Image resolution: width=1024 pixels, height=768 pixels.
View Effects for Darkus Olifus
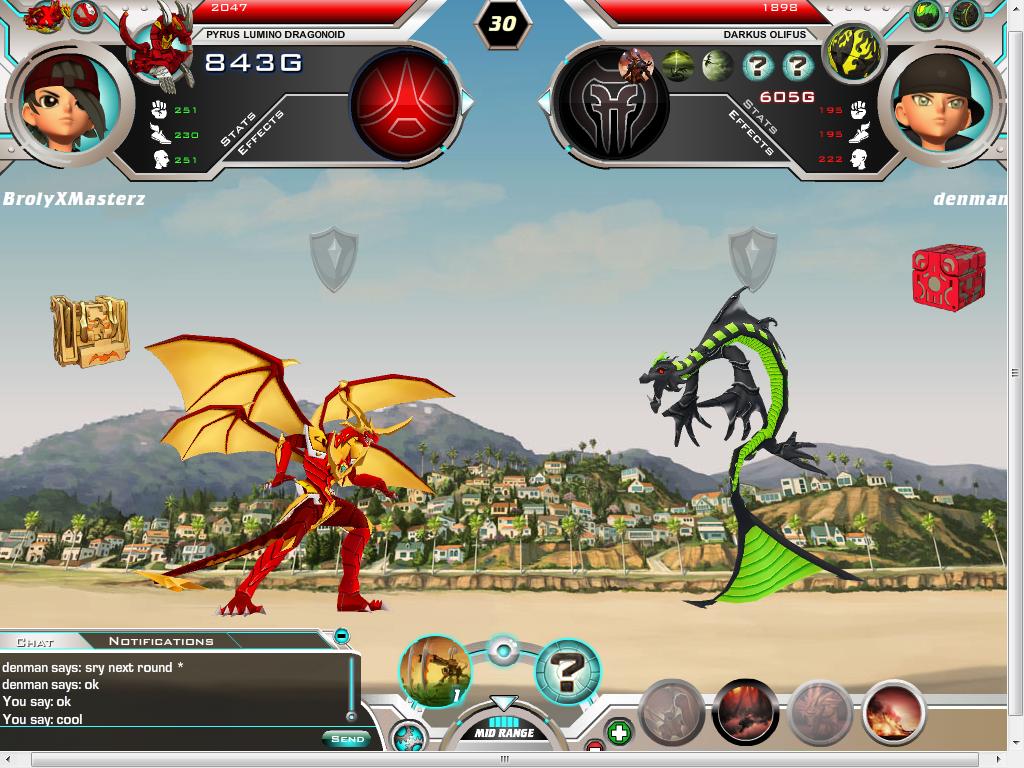tap(748, 134)
